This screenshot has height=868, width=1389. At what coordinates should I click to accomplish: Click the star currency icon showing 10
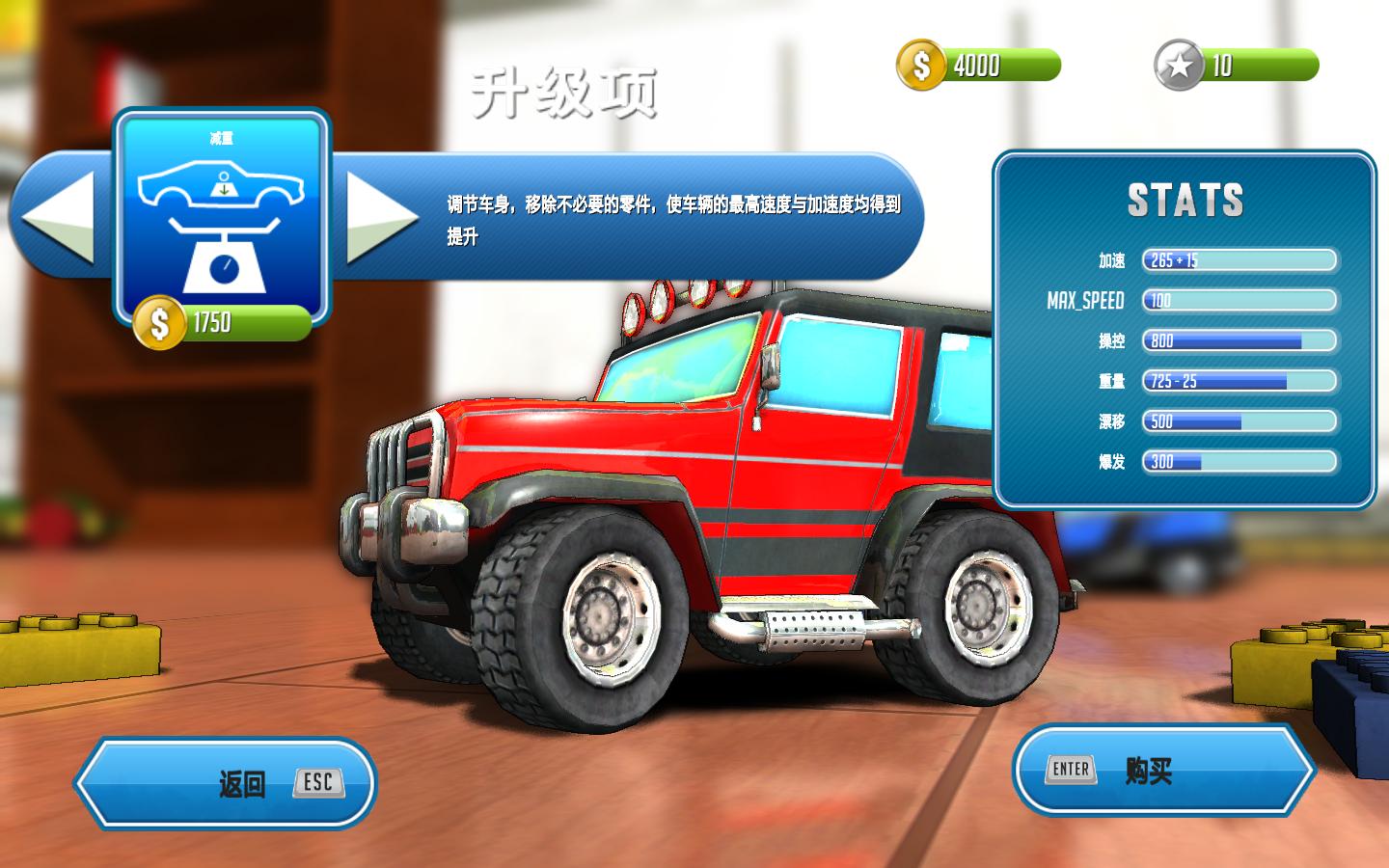click(1179, 65)
